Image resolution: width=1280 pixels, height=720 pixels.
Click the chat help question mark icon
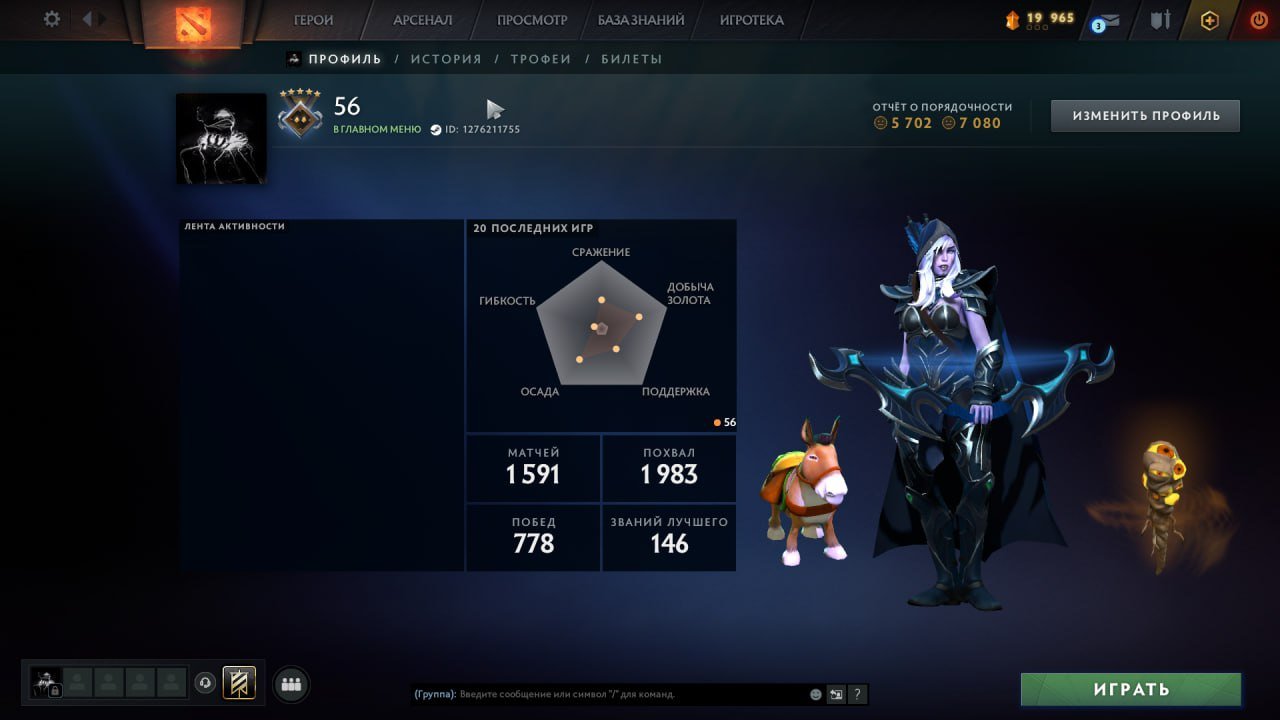[x=856, y=693]
